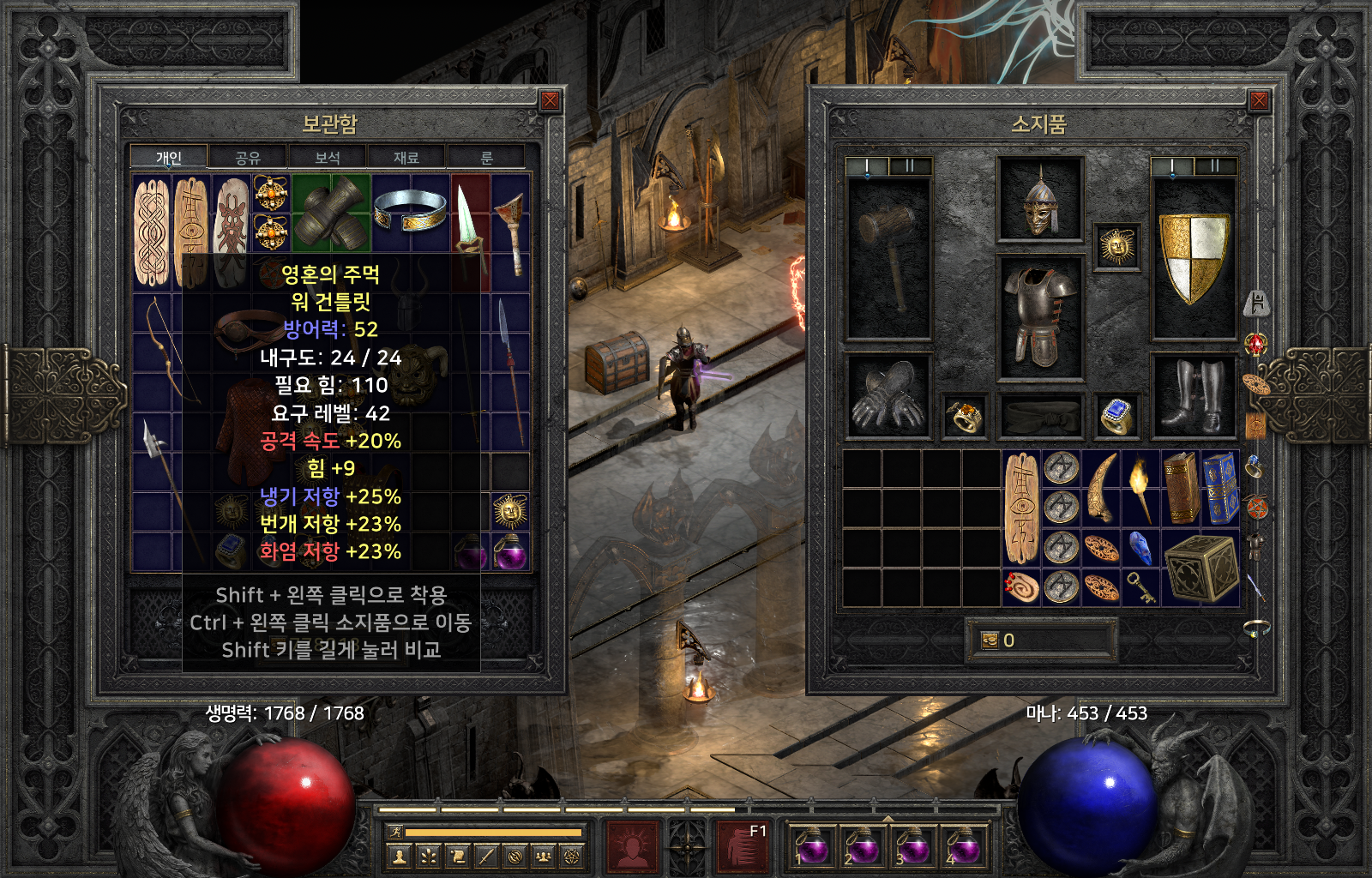Select the equipped sun amulet
The width and height of the screenshot is (1372, 878).
[x=1116, y=248]
